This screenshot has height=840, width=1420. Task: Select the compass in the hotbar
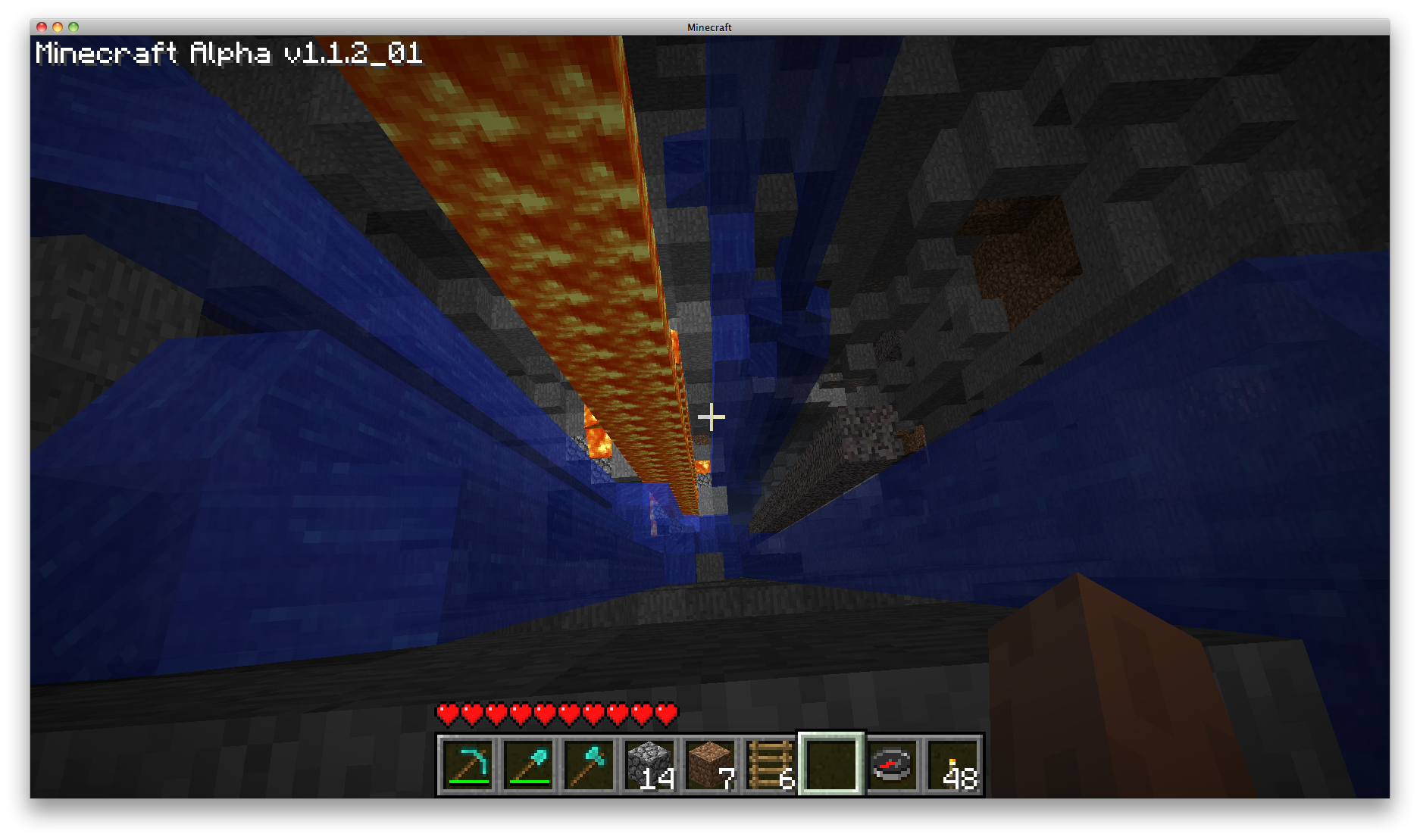pos(892,765)
